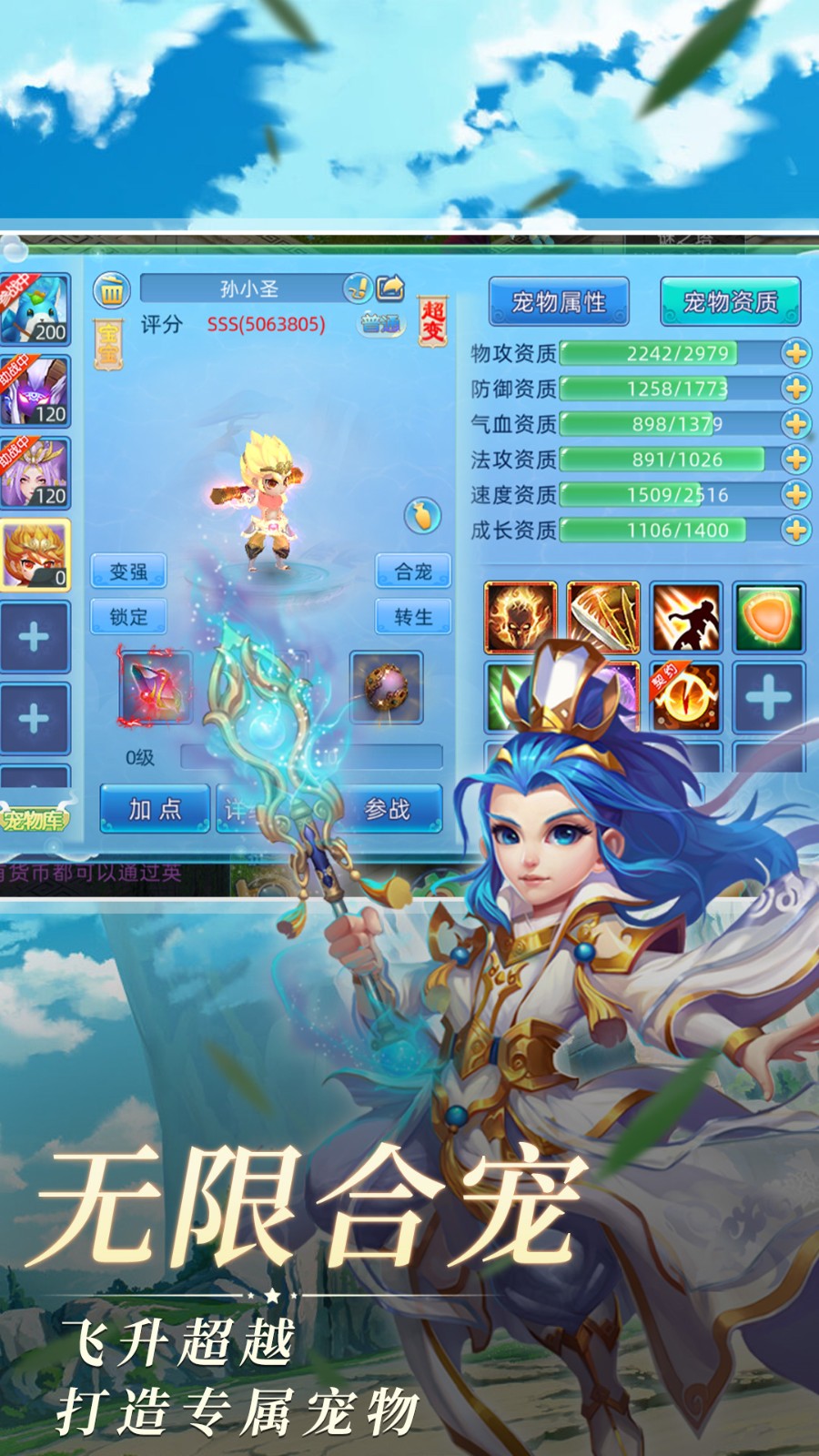The image size is (819, 1456).
Task: Click the 变强 button
Action: tap(128, 571)
